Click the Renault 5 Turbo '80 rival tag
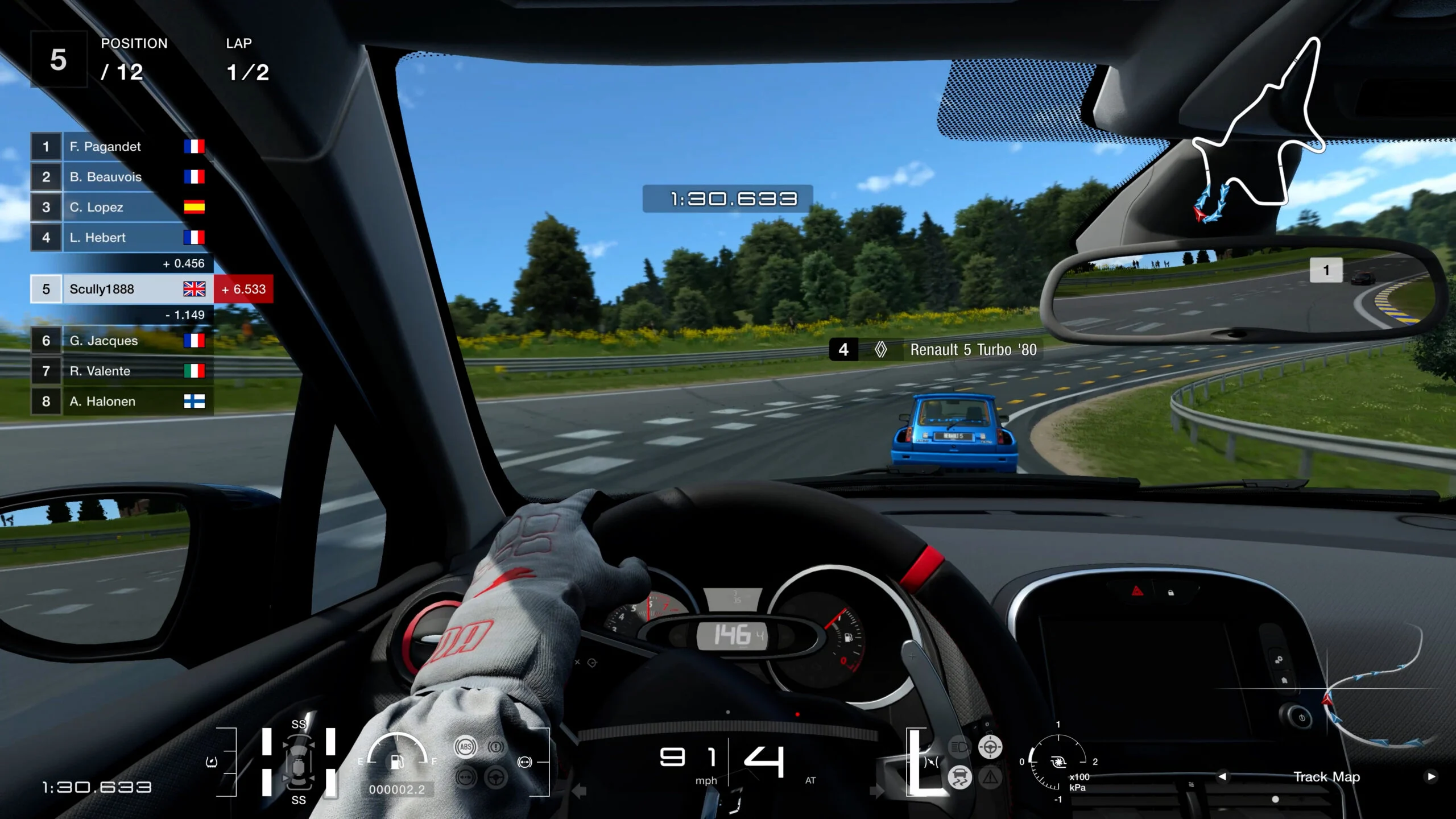Viewport: 1456px width, 819px height. [936, 350]
